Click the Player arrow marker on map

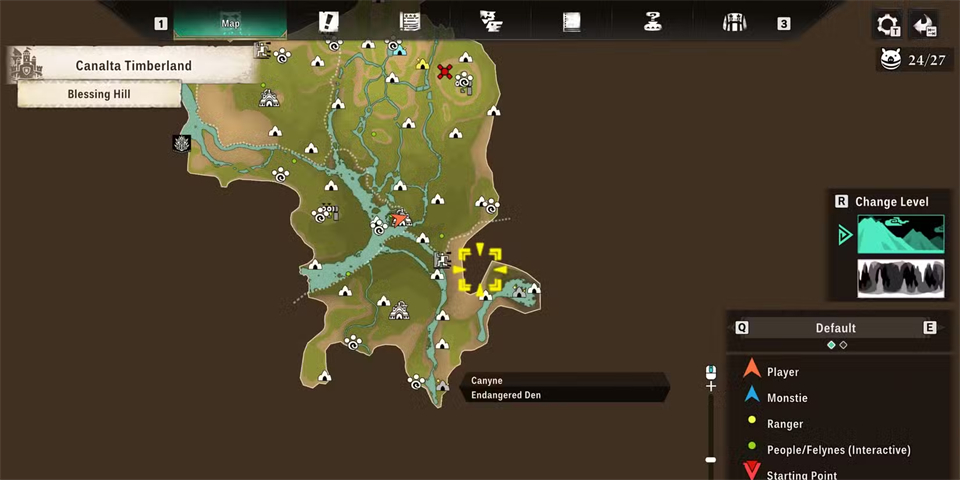point(400,217)
